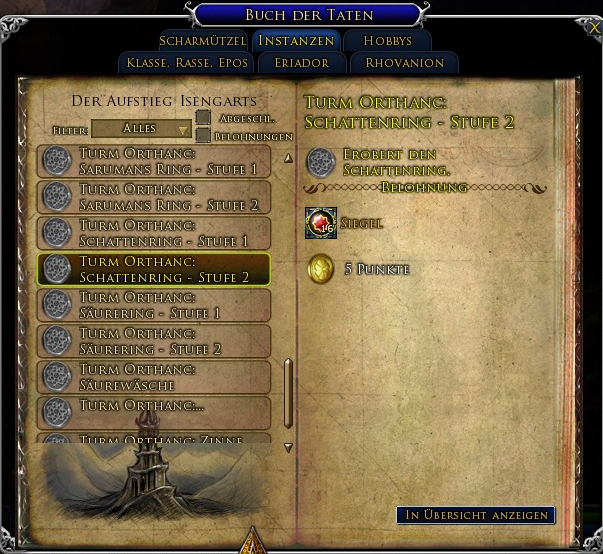Screen dimensions: 603x554
Task: Select the Siegel reward icon
Action: point(321,223)
